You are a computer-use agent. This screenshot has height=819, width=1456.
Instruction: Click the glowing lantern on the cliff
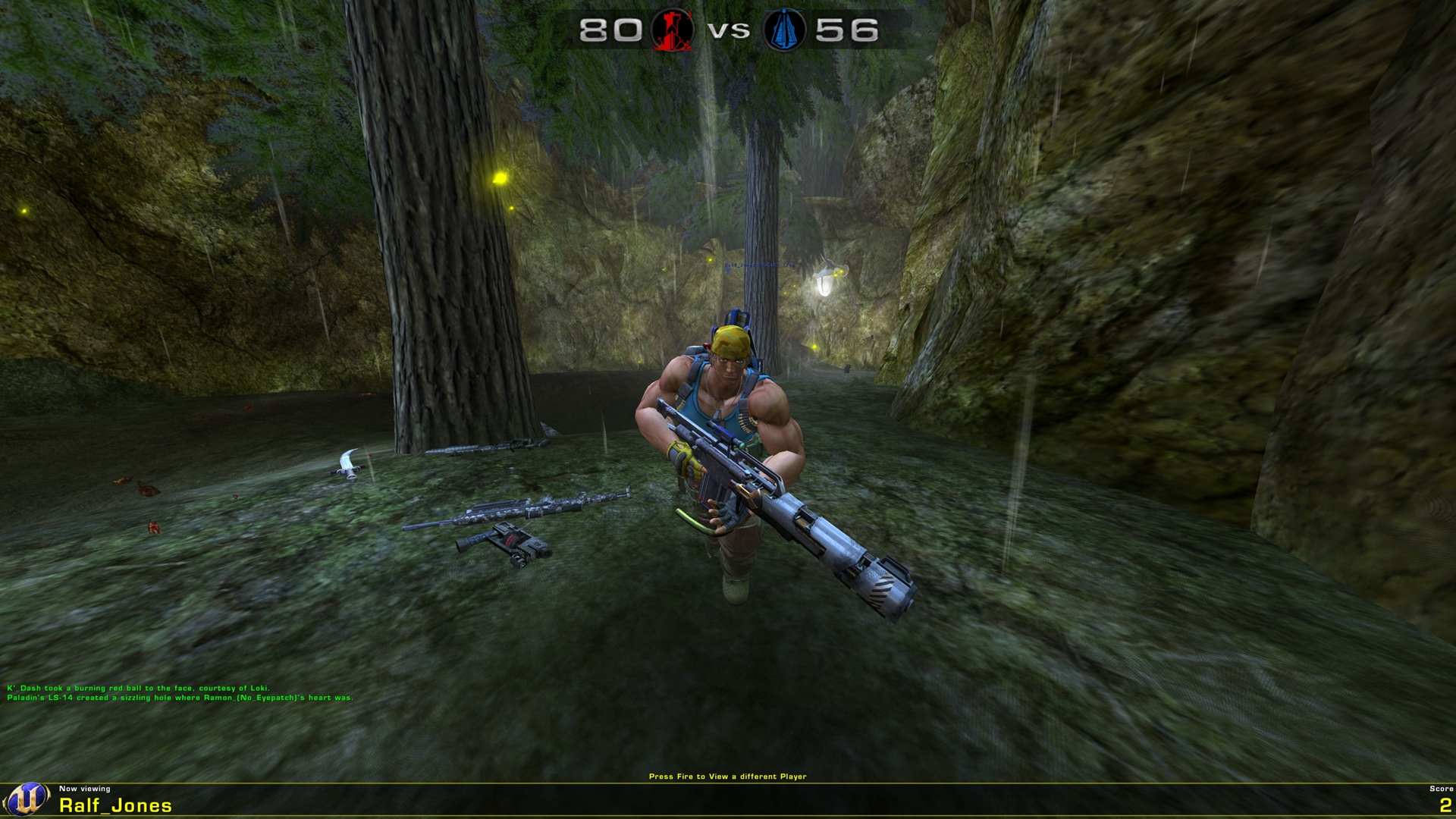(x=823, y=284)
